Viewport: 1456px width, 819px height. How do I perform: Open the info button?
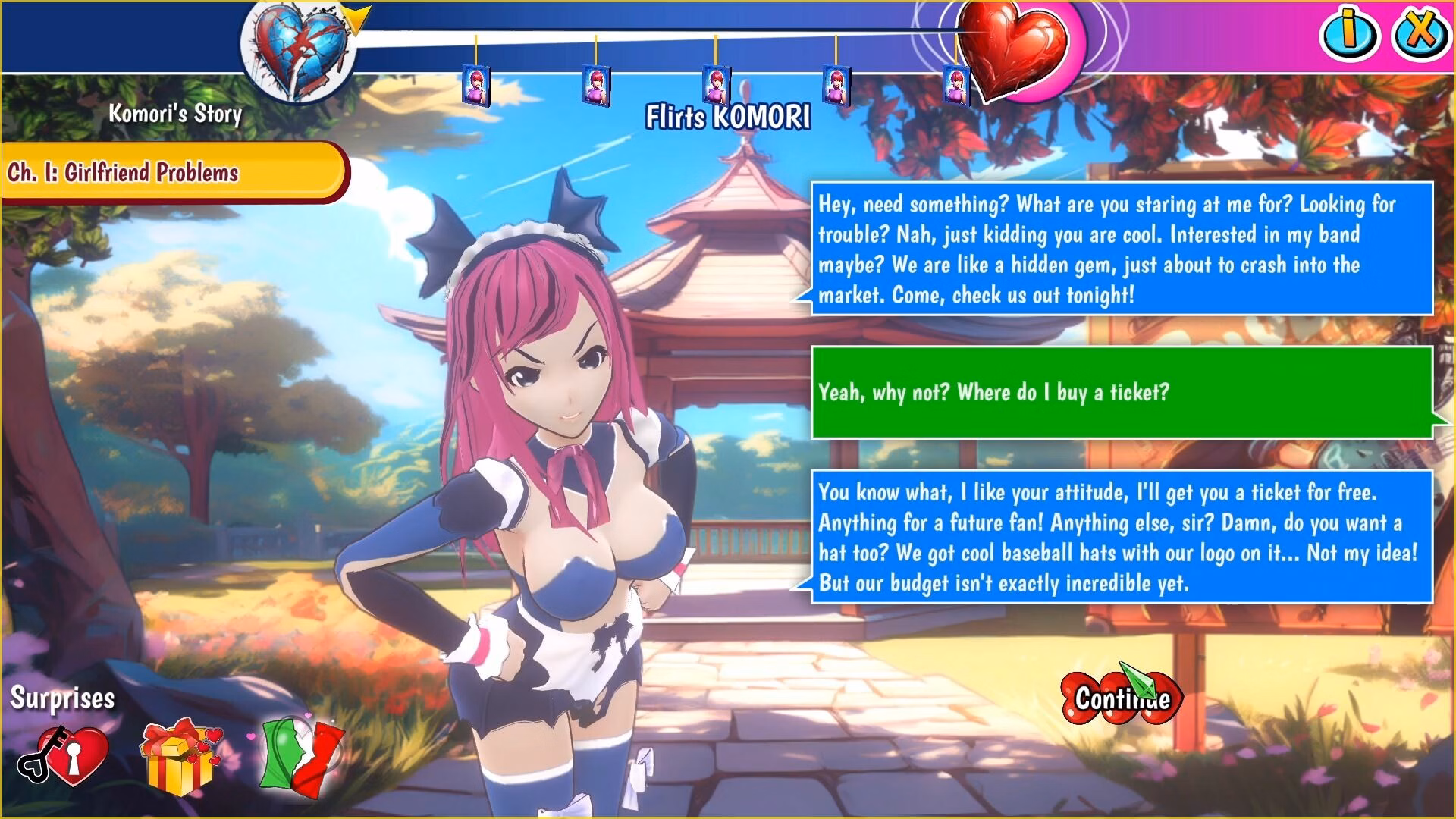click(1350, 33)
